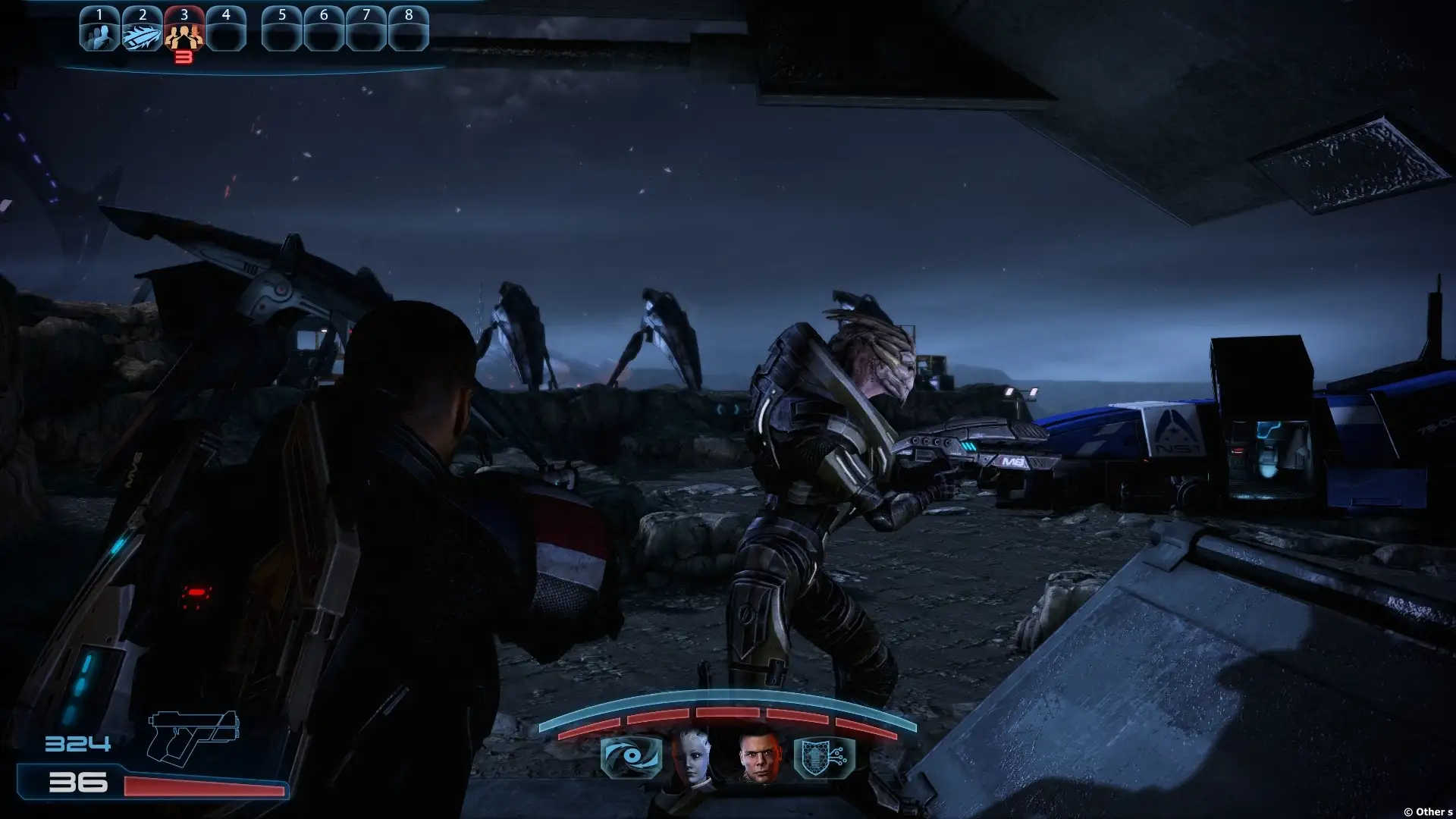Activate James's honeycomb shield power icon
1456x819 pixels.
[824, 757]
